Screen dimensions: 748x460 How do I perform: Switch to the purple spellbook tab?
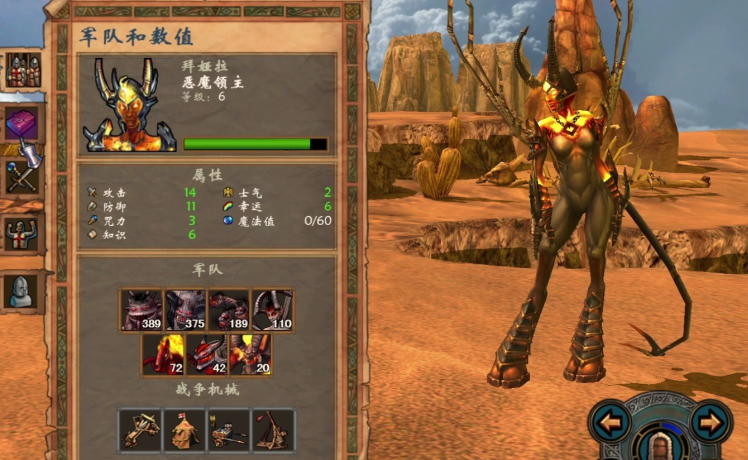[22, 124]
